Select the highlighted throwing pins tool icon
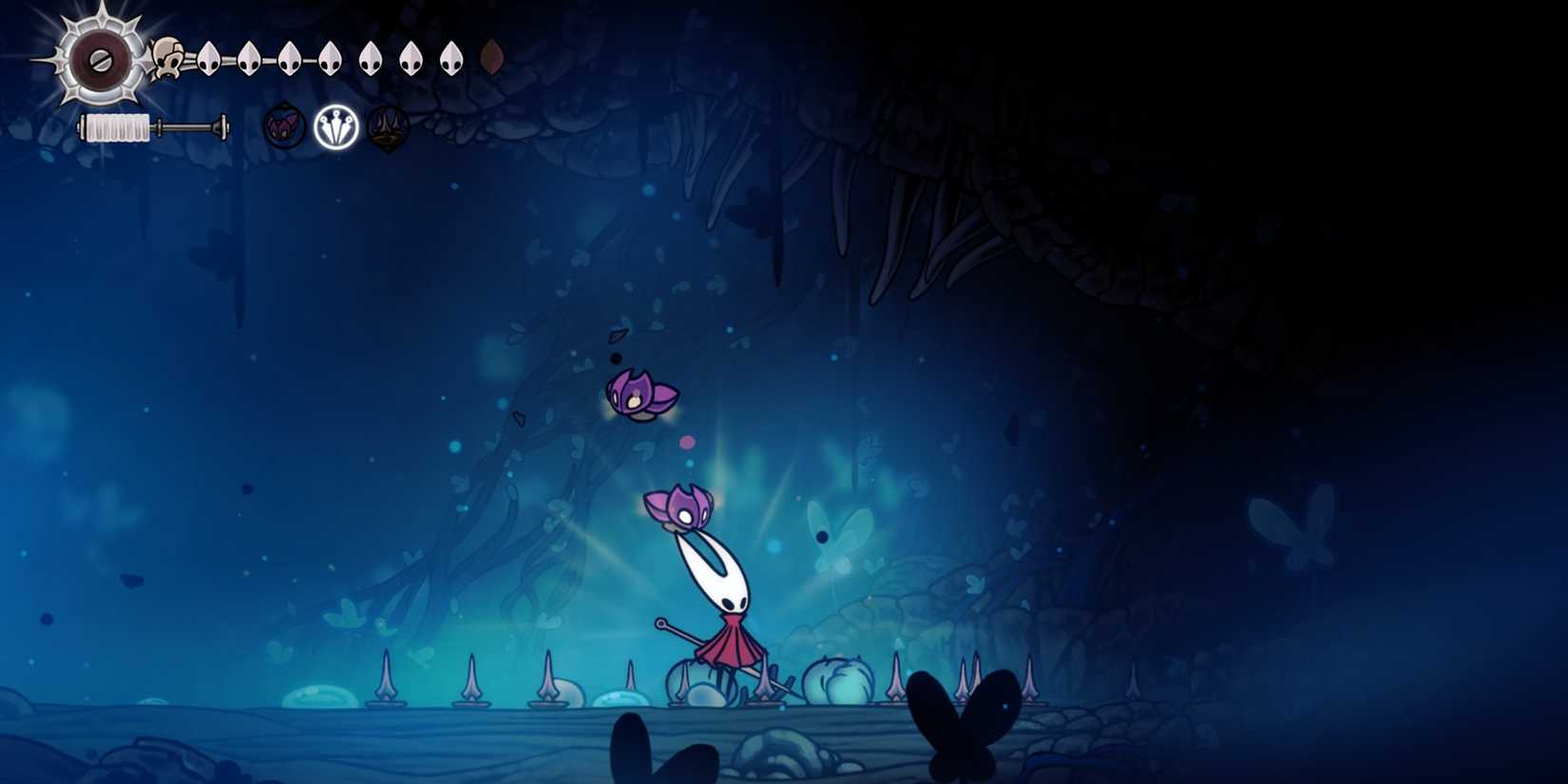Viewport: 1568px width, 784px height. [336, 126]
